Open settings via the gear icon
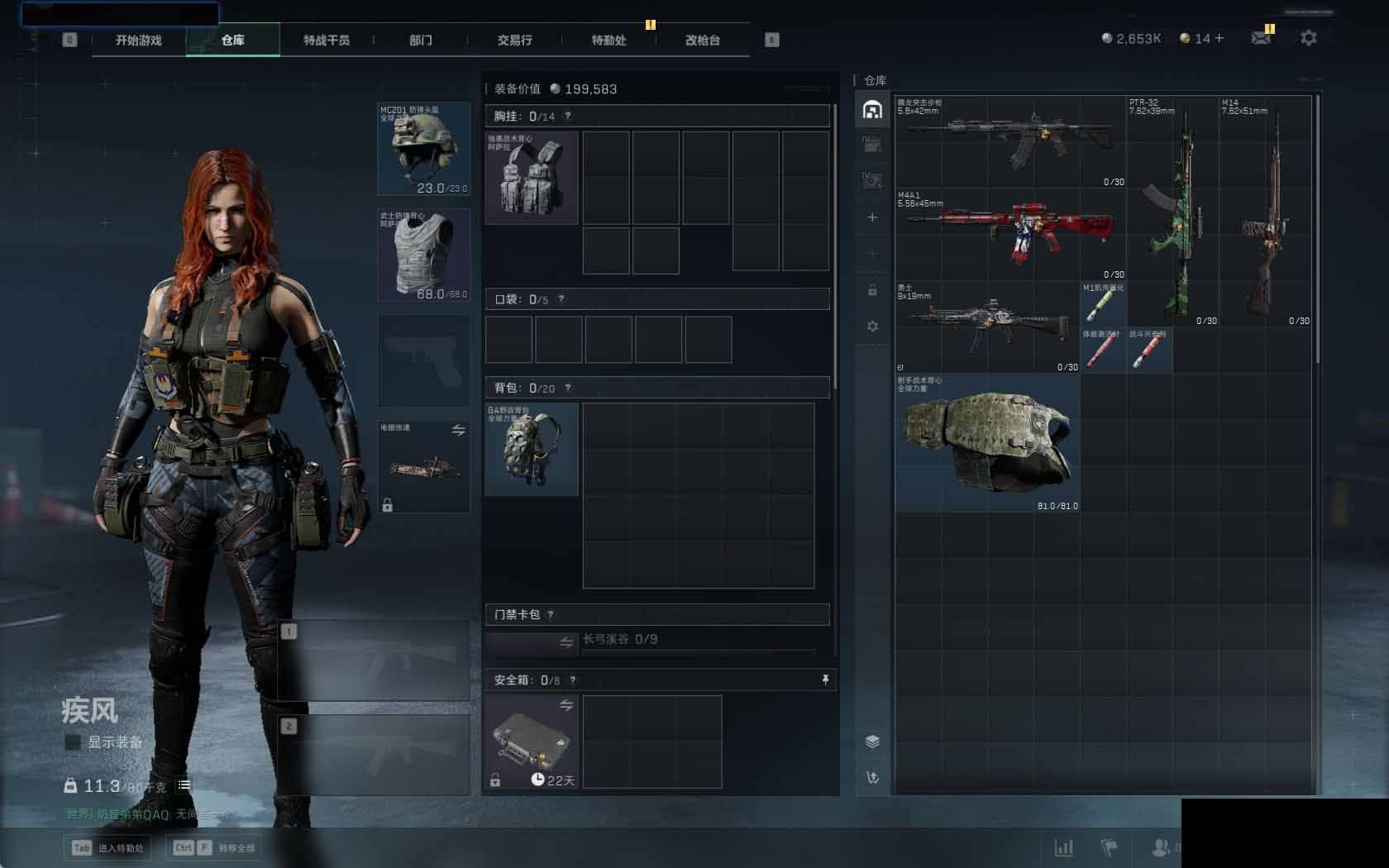This screenshot has width=1389, height=868. click(1308, 38)
